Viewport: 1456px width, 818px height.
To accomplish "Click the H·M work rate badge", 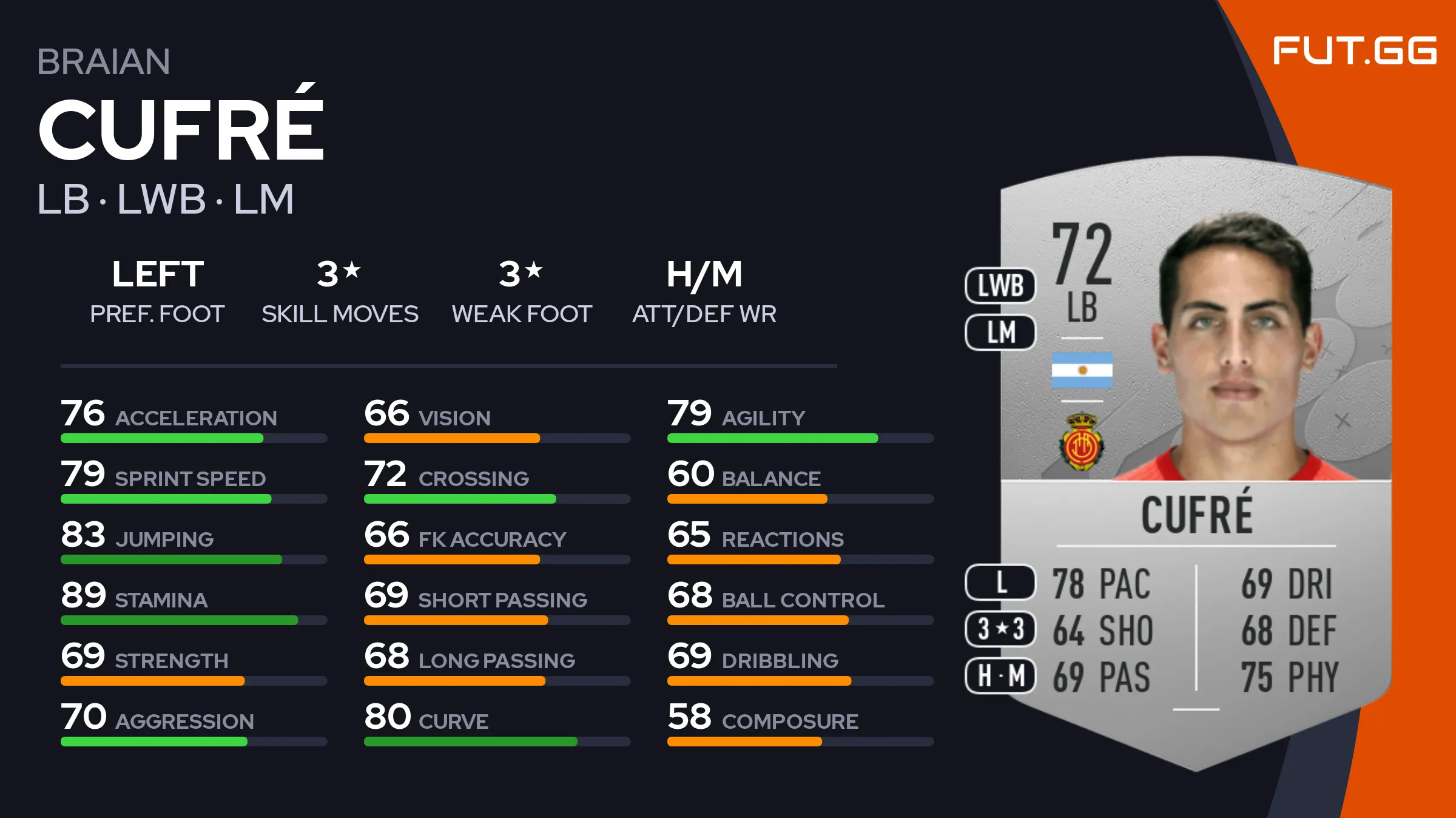I will 1000,675.
